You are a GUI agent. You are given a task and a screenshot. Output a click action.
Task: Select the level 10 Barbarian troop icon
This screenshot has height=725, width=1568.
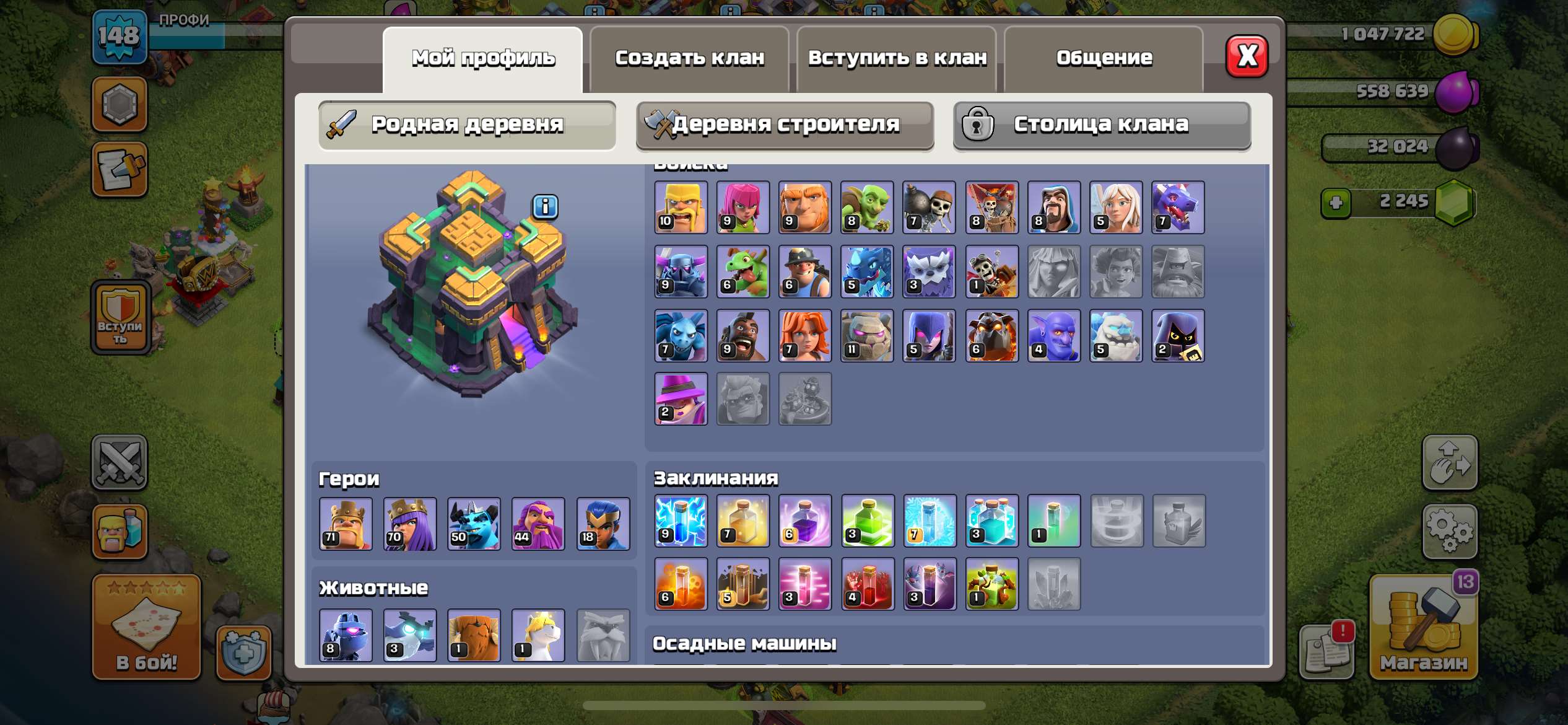679,208
